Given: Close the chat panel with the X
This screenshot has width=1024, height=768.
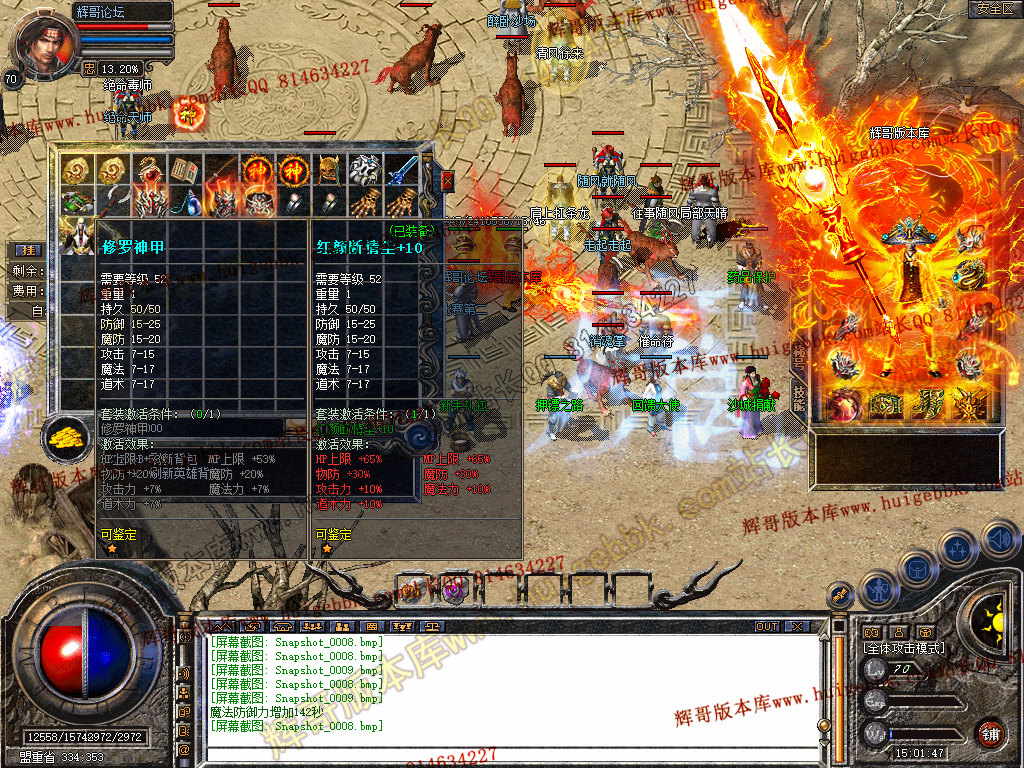Looking at the screenshot, I should coord(797,626).
